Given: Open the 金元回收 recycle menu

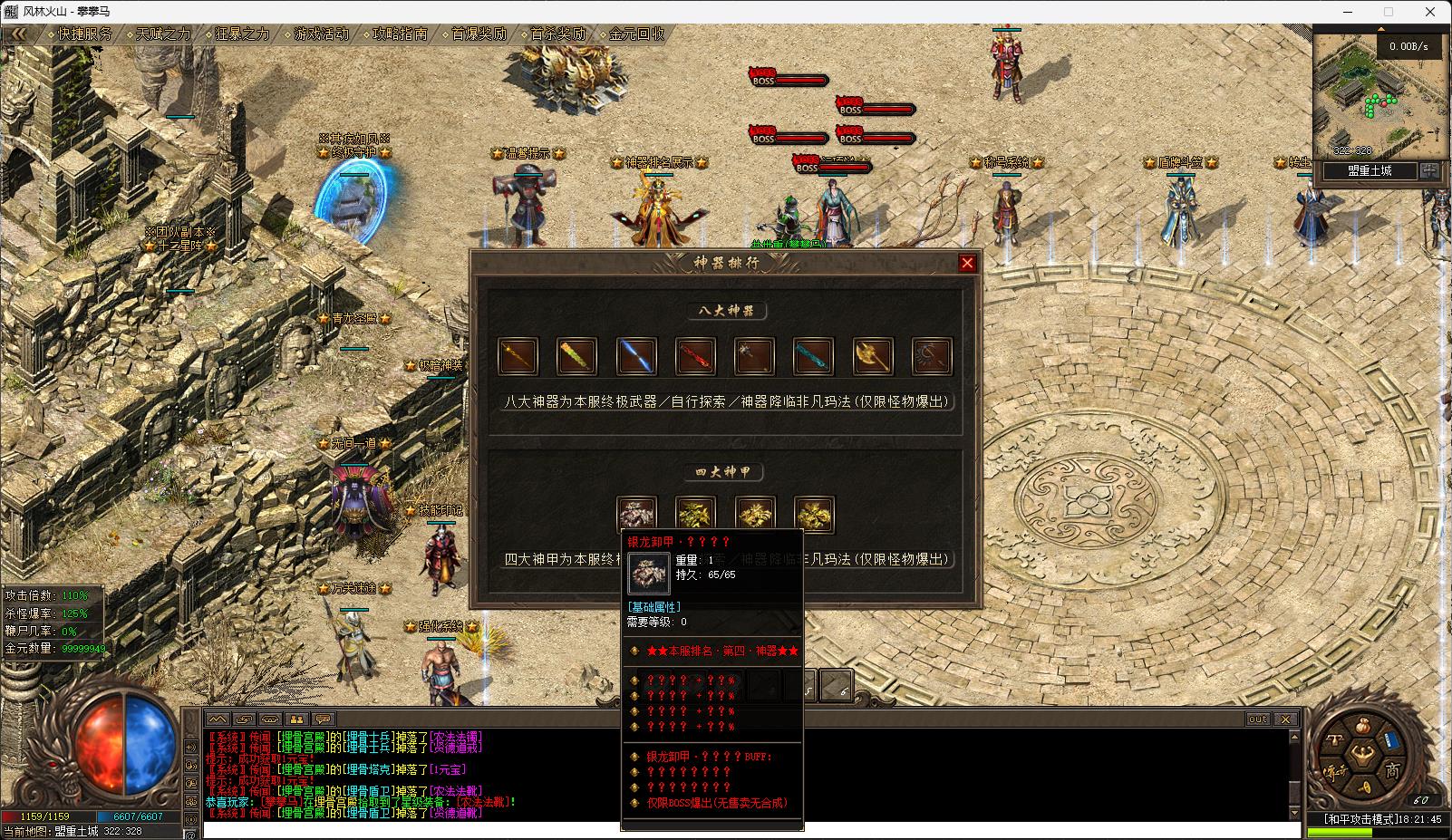Looking at the screenshot, I should 636,34.
